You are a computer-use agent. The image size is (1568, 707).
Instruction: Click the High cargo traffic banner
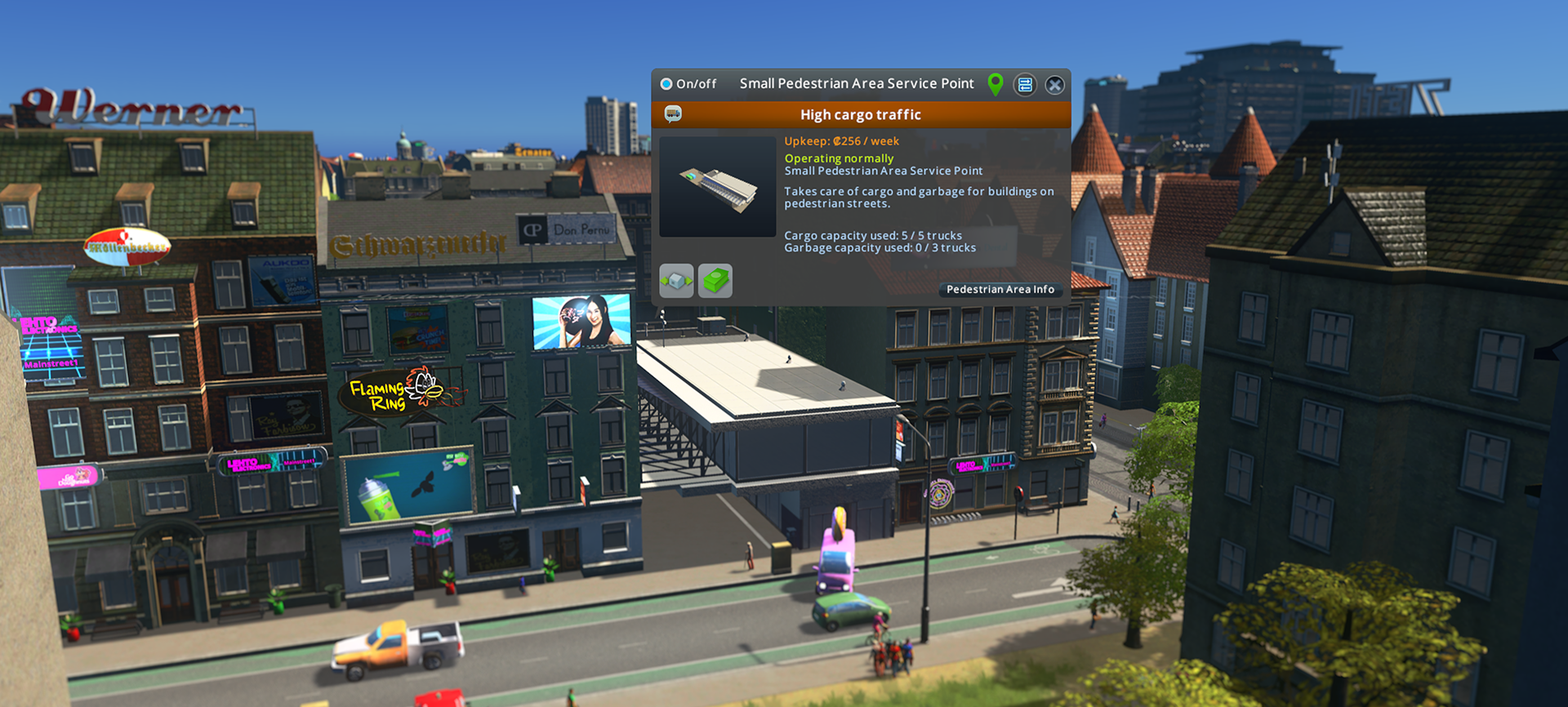click(x=862, y=114)
